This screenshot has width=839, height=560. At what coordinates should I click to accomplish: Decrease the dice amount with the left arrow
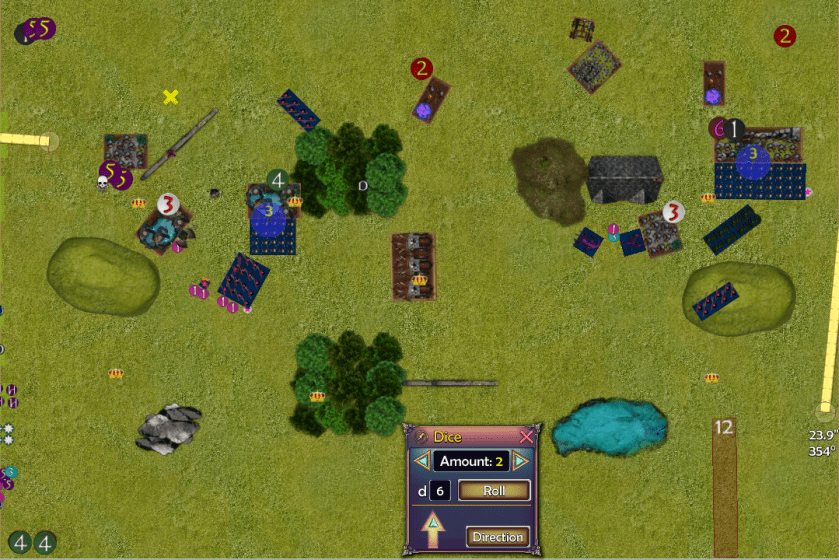(x=423, y=461)
